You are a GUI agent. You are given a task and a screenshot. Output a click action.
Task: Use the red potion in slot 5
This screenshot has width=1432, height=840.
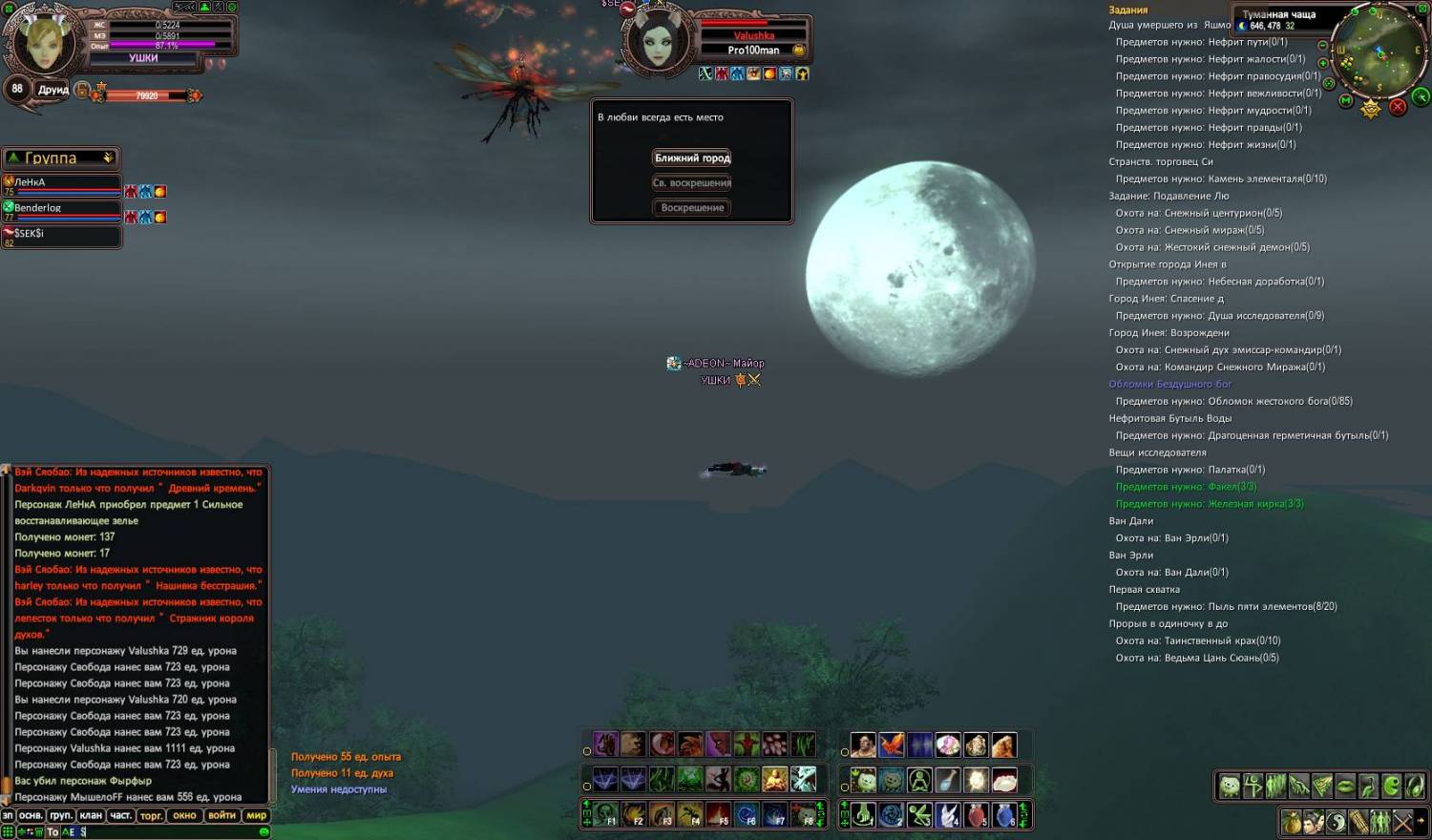click(976, 815)
